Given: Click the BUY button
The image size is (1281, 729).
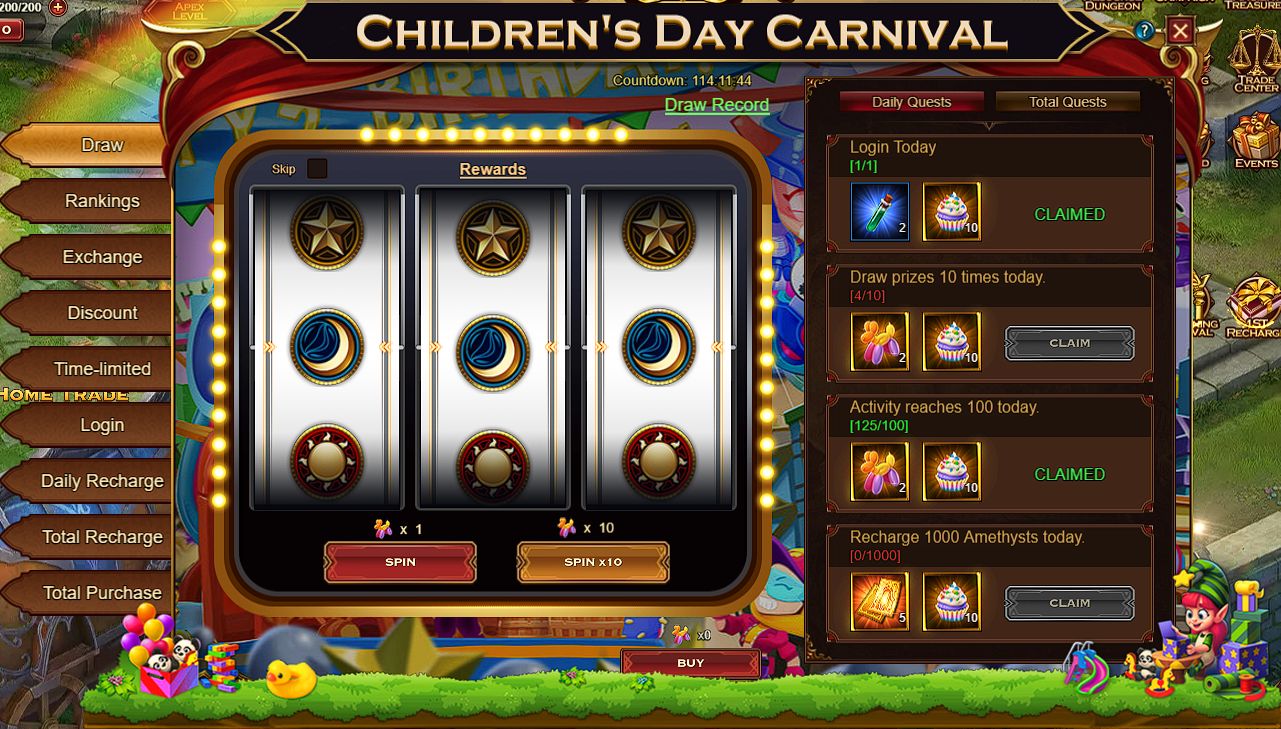Looking at the screenshot, I should [x=690, y=663].
